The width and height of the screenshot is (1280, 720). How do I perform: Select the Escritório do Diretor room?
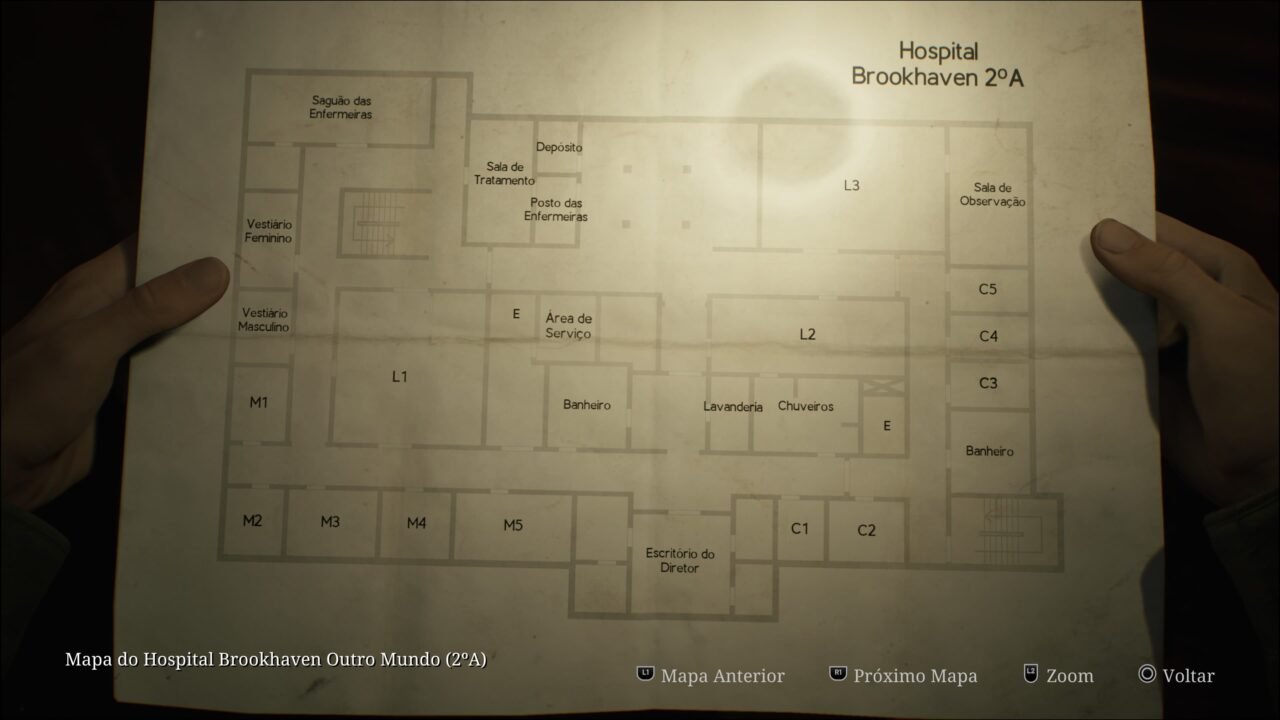coord(679,560)
